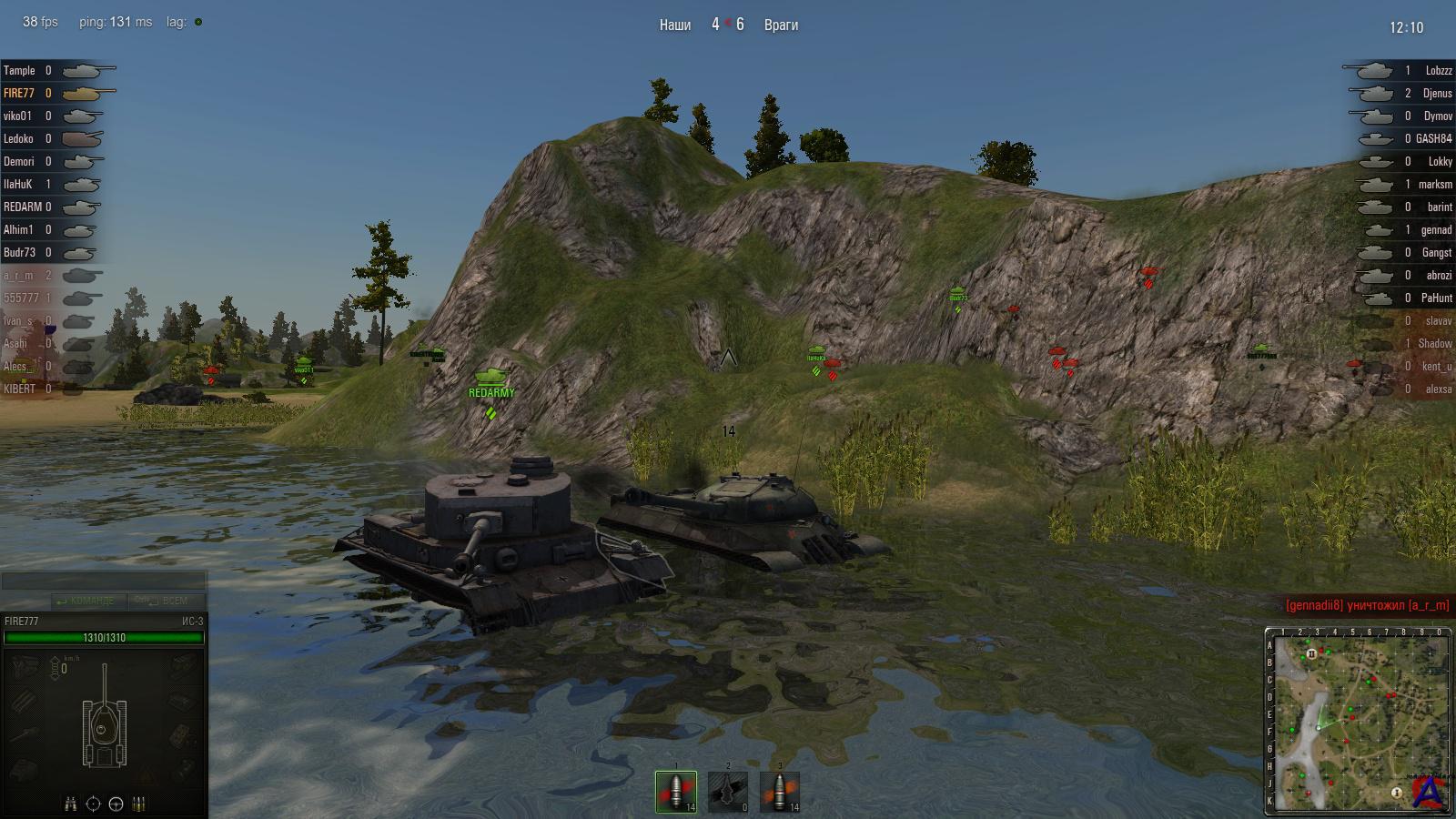Send chat message to ВСЕМ (all)
1456x819 pixels.
(x=165, y=601)
